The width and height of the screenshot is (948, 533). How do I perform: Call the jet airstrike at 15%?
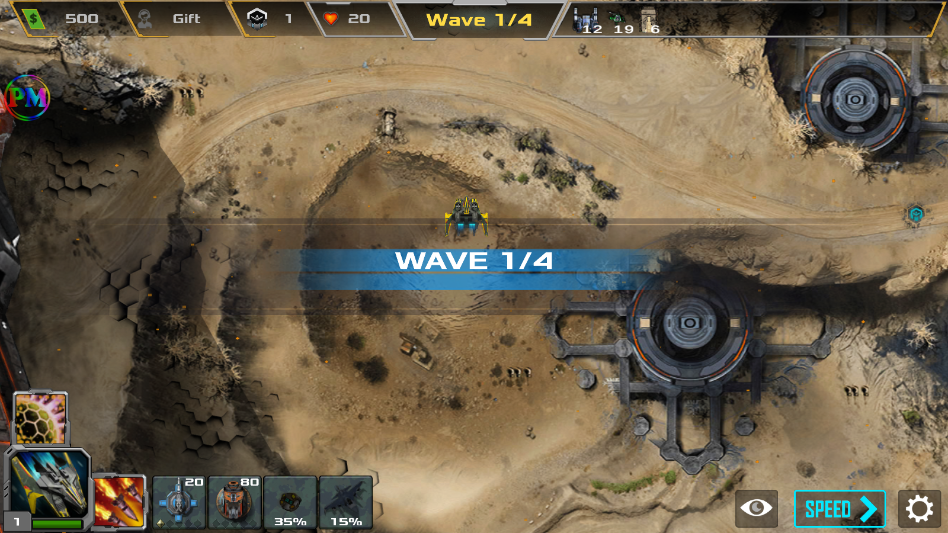coord(346,501)
